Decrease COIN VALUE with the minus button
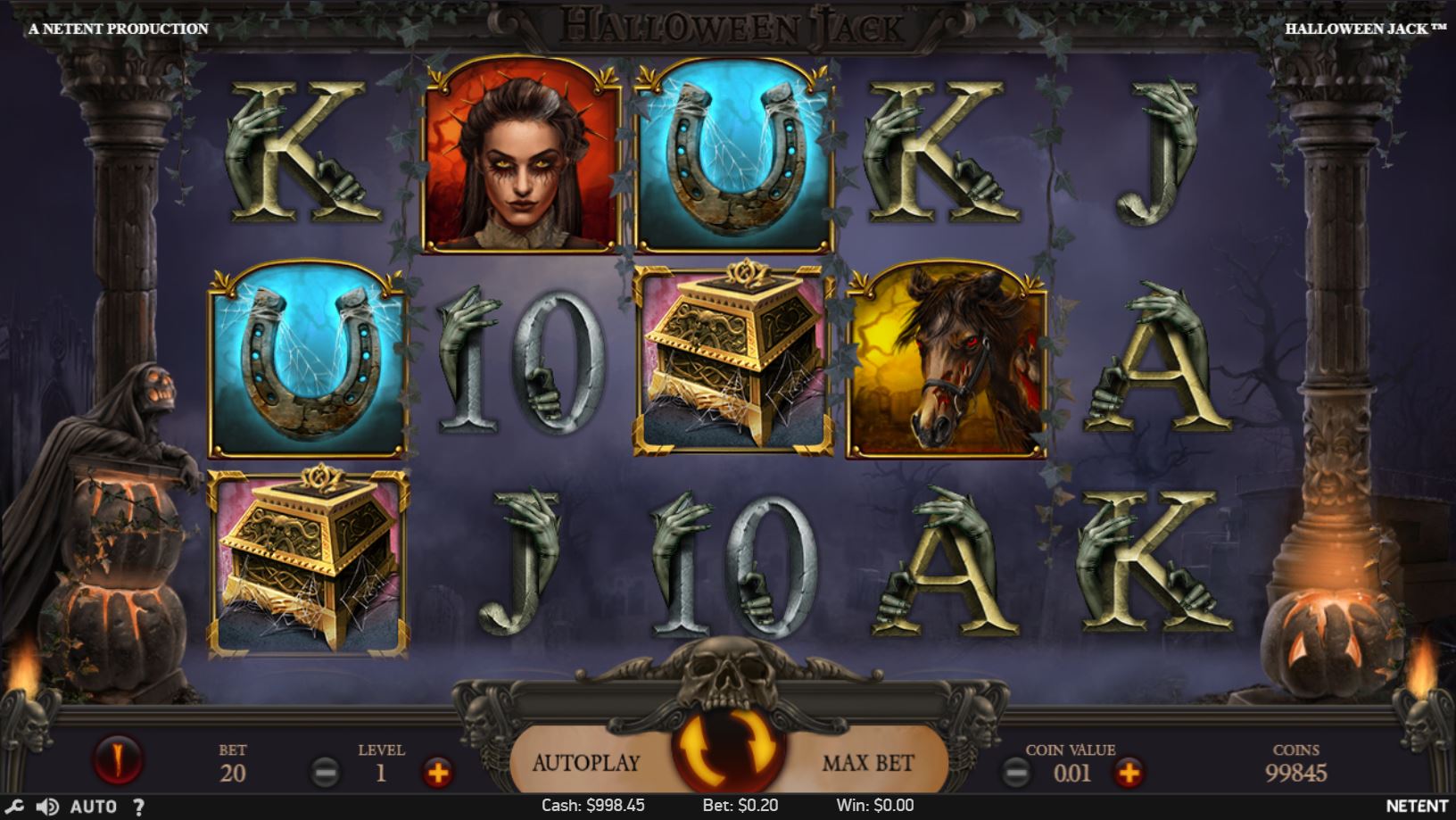 coord(1016,774)
